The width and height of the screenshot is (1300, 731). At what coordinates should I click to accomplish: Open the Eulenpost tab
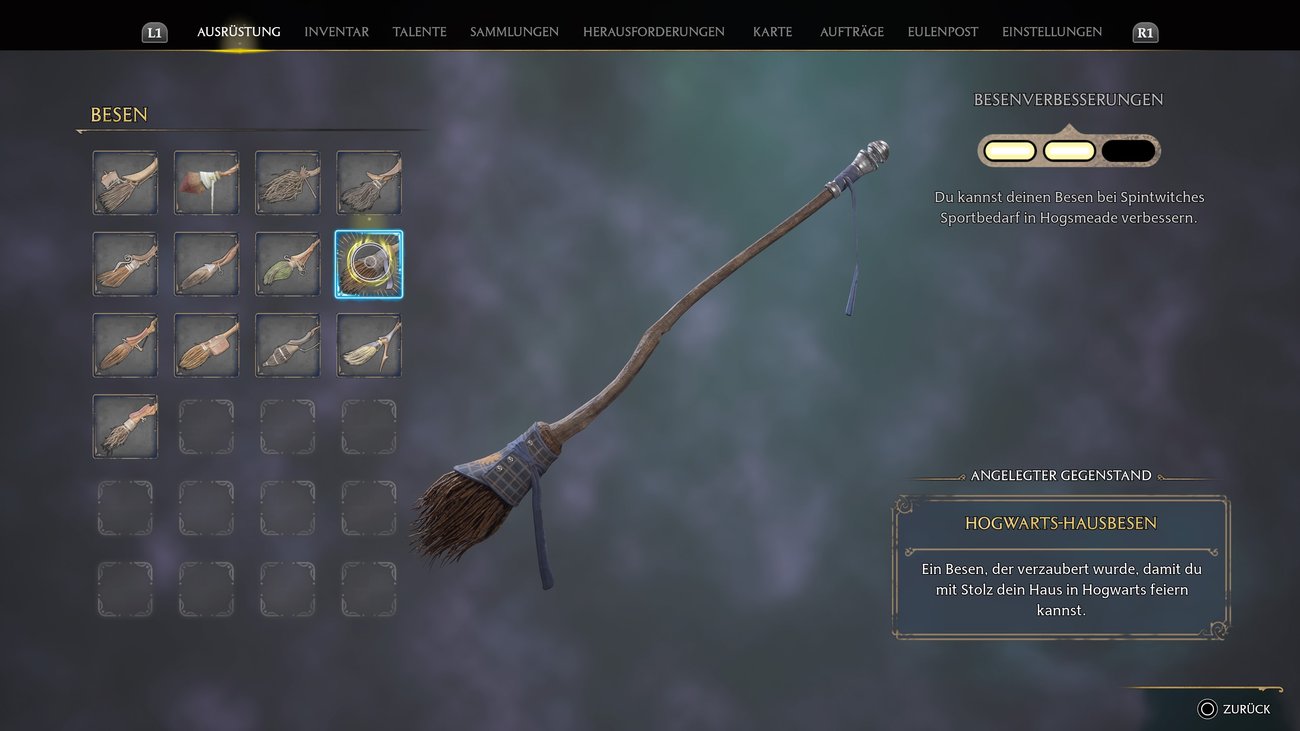[x=942, y=32]
